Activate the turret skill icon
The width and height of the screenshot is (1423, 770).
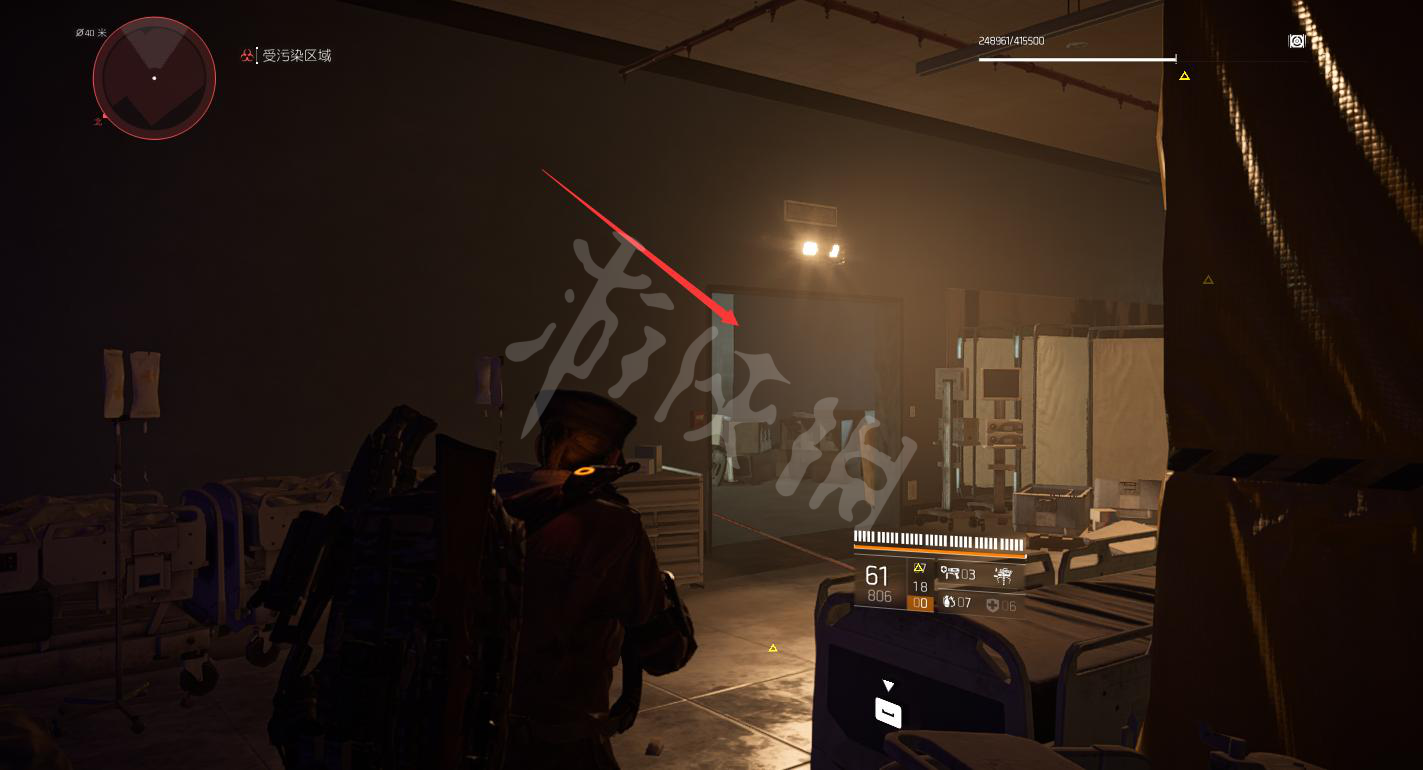(949, 574)
